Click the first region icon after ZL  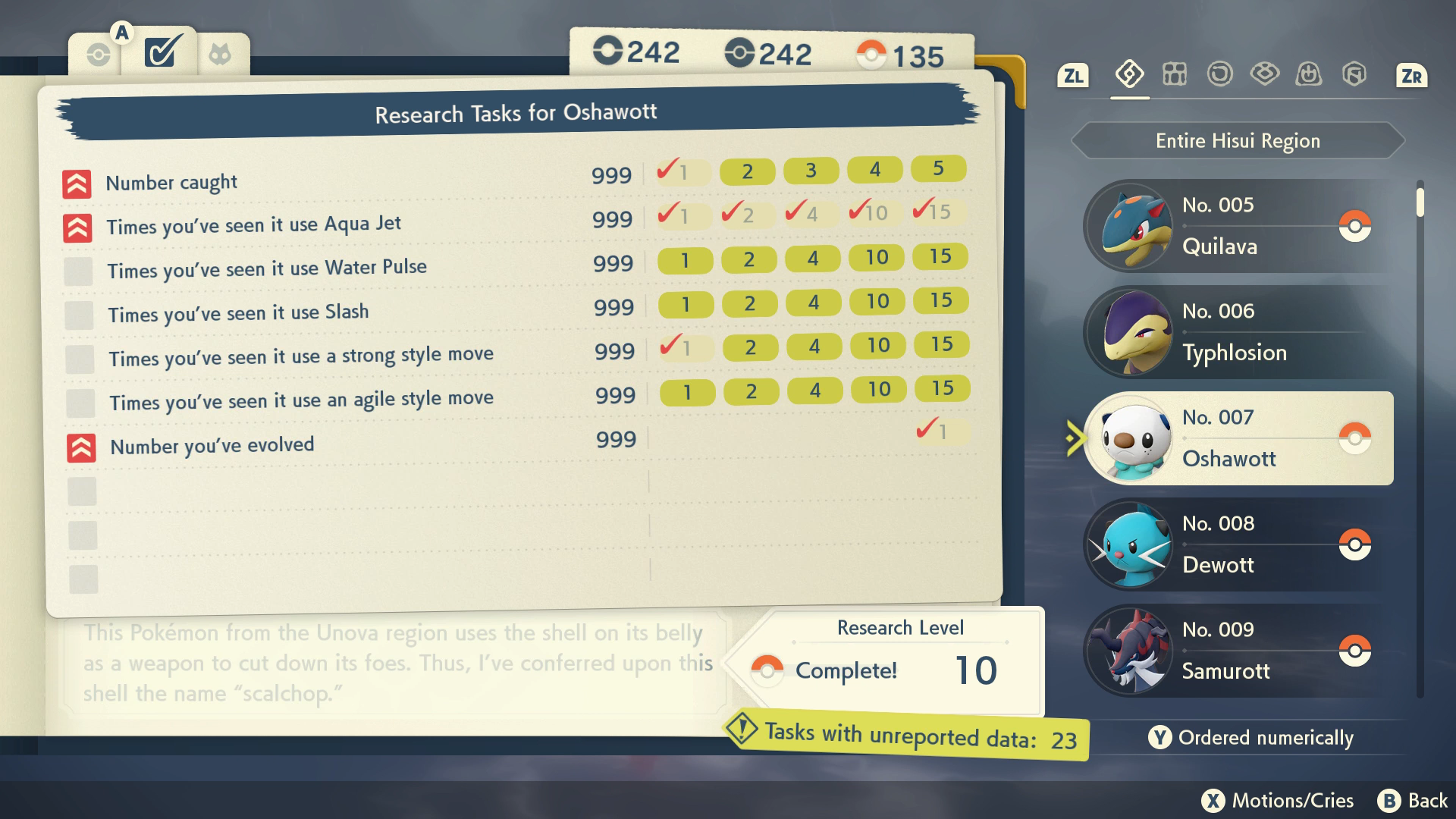pyautogui.click(x=1128, y=75)
